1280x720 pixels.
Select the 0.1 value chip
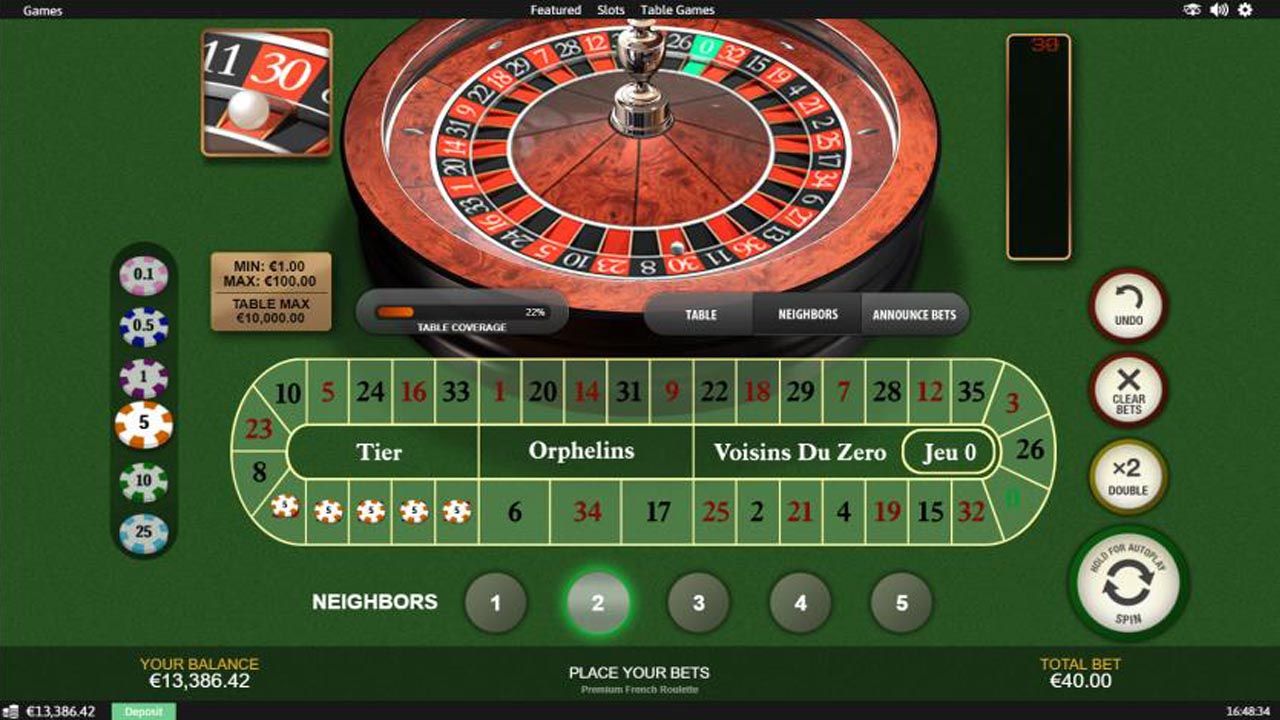click(x=145, y=272)
